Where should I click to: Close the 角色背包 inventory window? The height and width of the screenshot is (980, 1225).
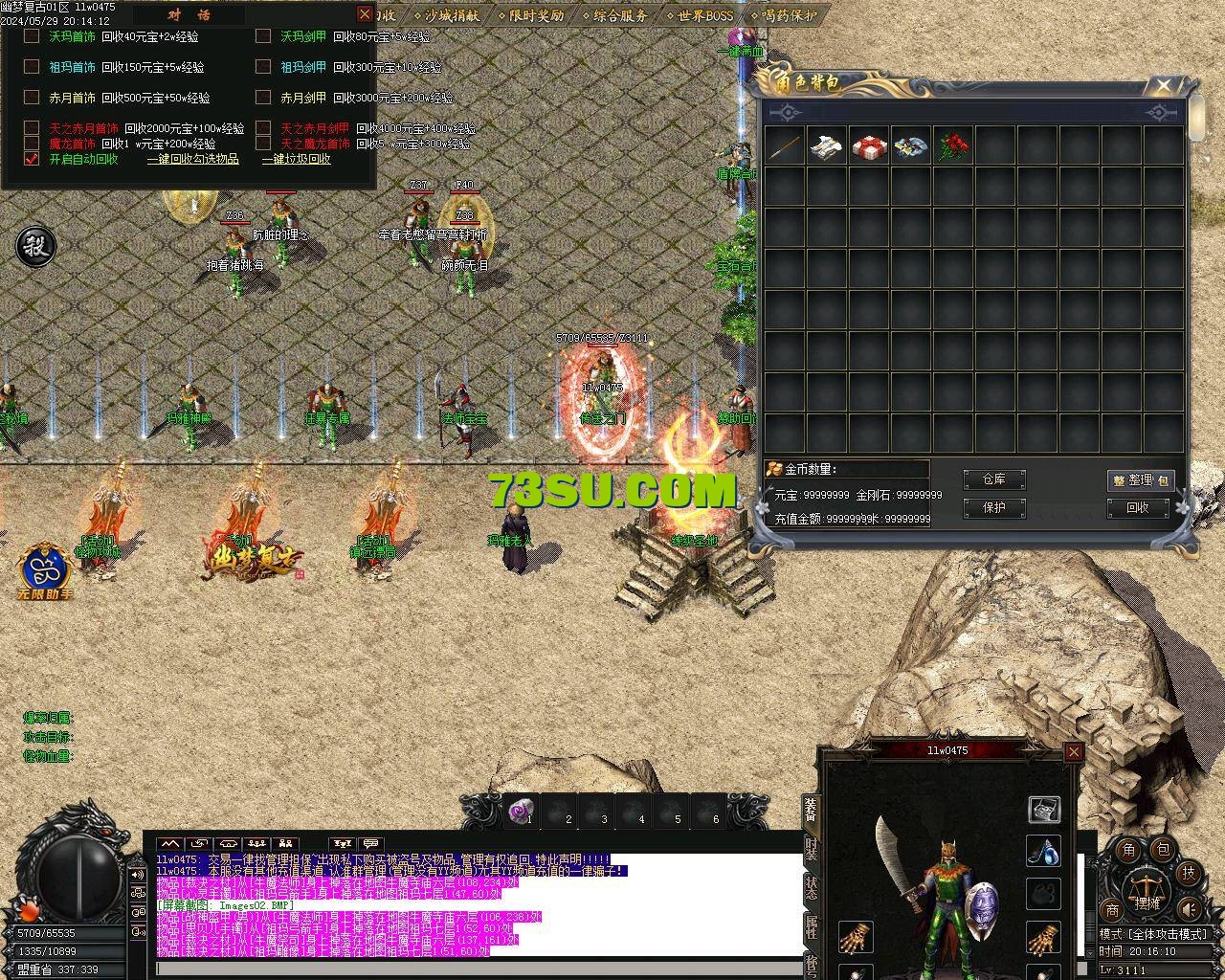1163,85
